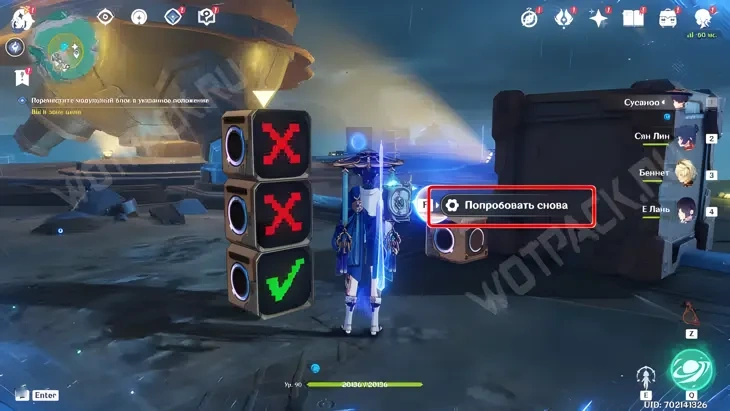
Task: Switch to party member Беннет
Action: click(685, 173)
